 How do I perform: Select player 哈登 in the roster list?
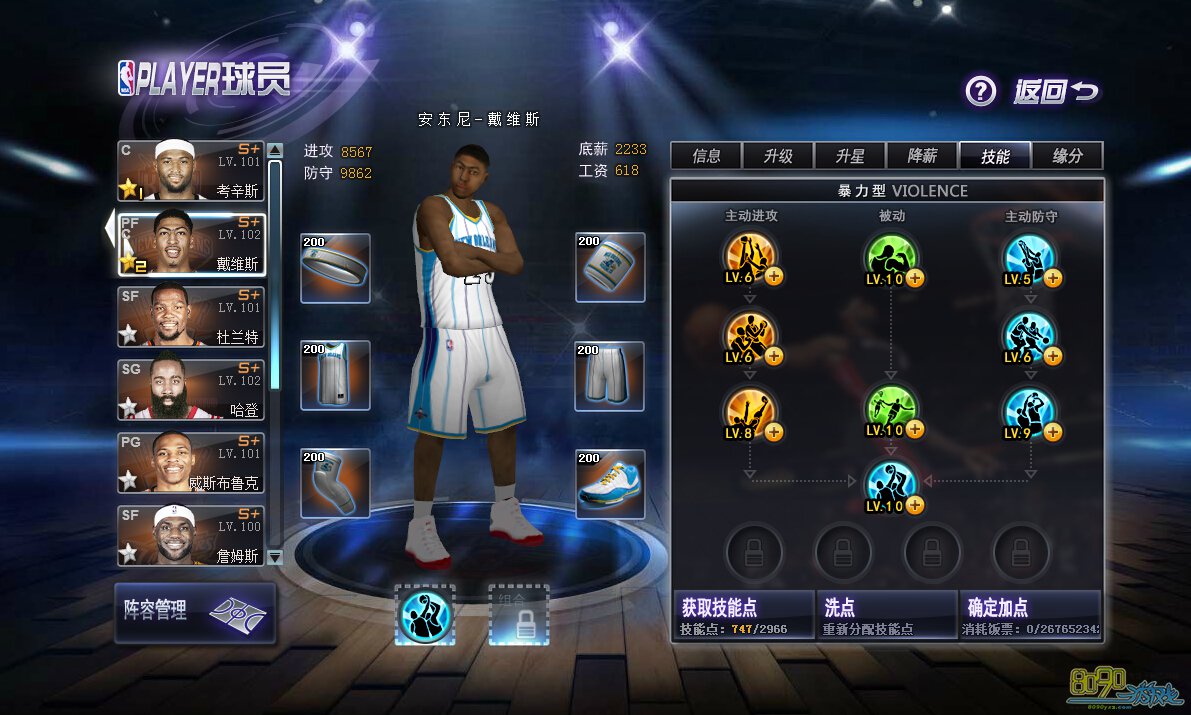191,389
